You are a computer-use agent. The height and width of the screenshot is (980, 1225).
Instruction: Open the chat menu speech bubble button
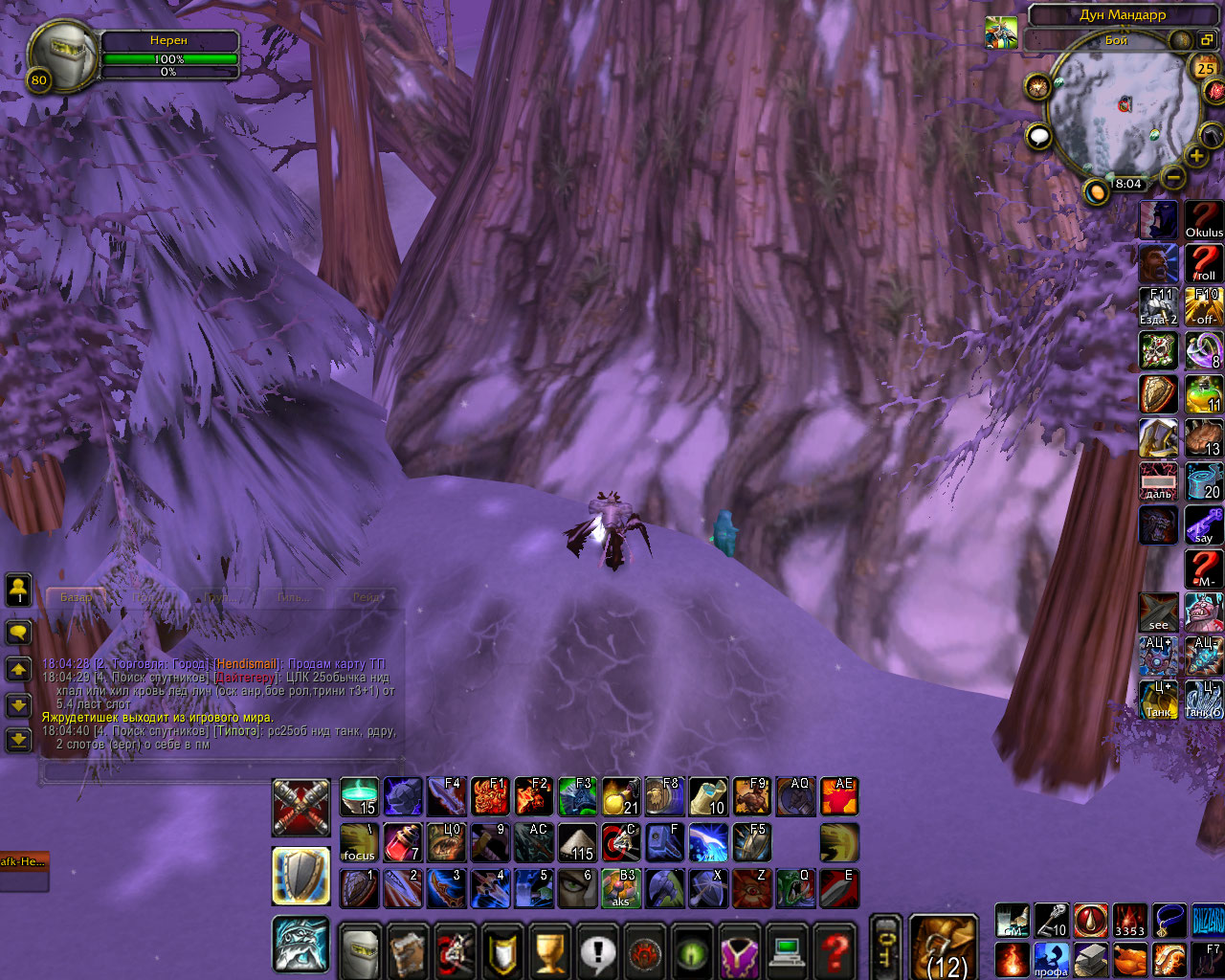(x=19, y=632)
